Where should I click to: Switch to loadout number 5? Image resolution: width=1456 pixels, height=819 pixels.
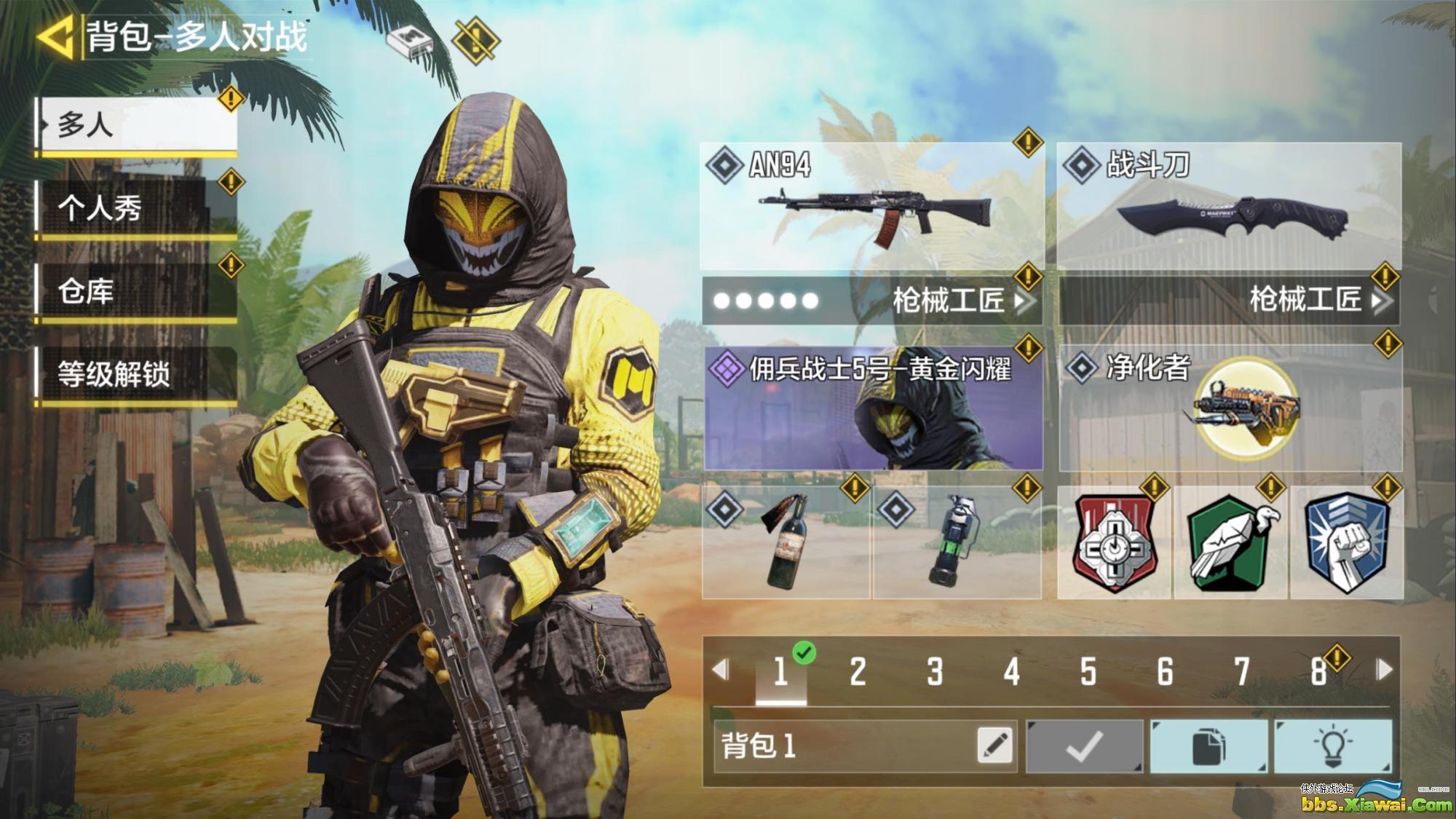[x=1088, y=671]
